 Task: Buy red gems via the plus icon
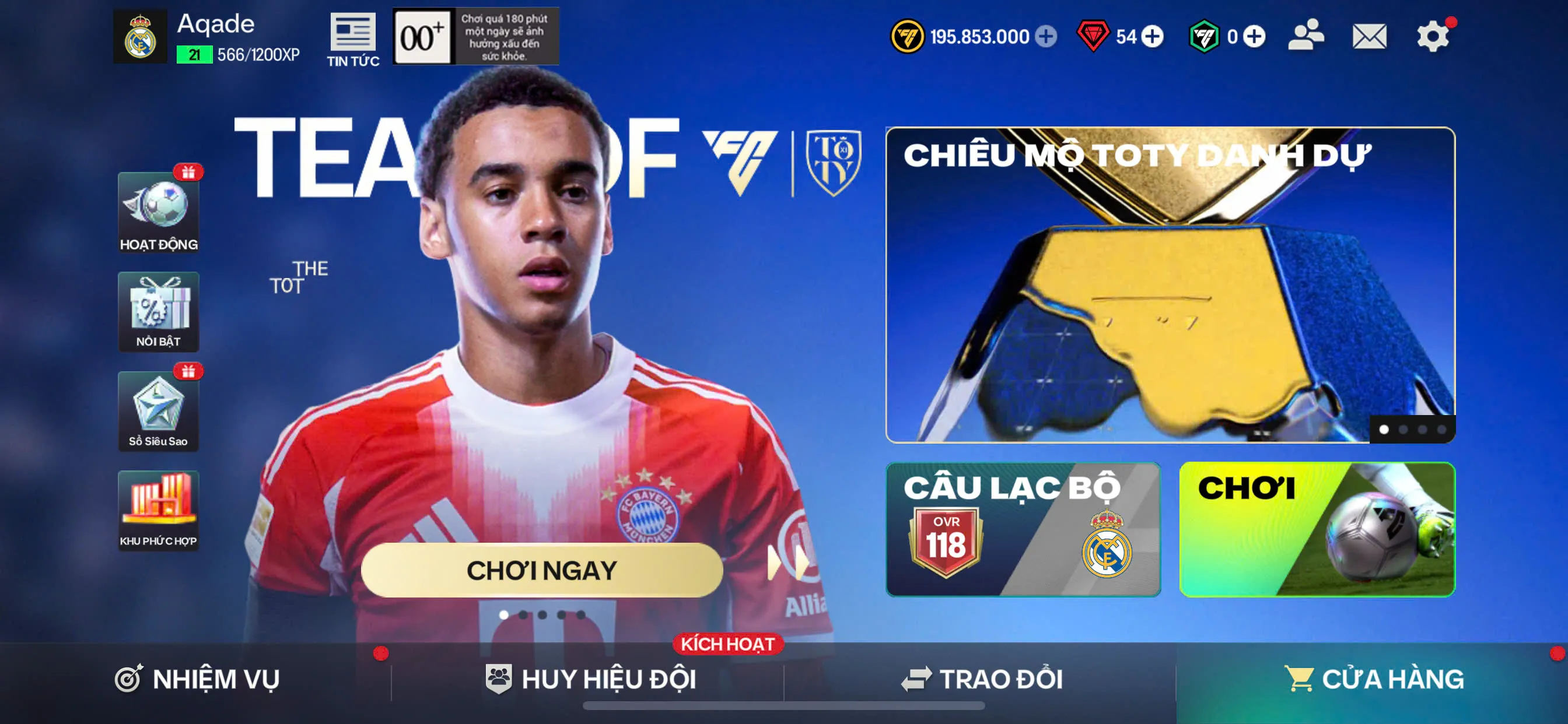[x=1151, y=37]
